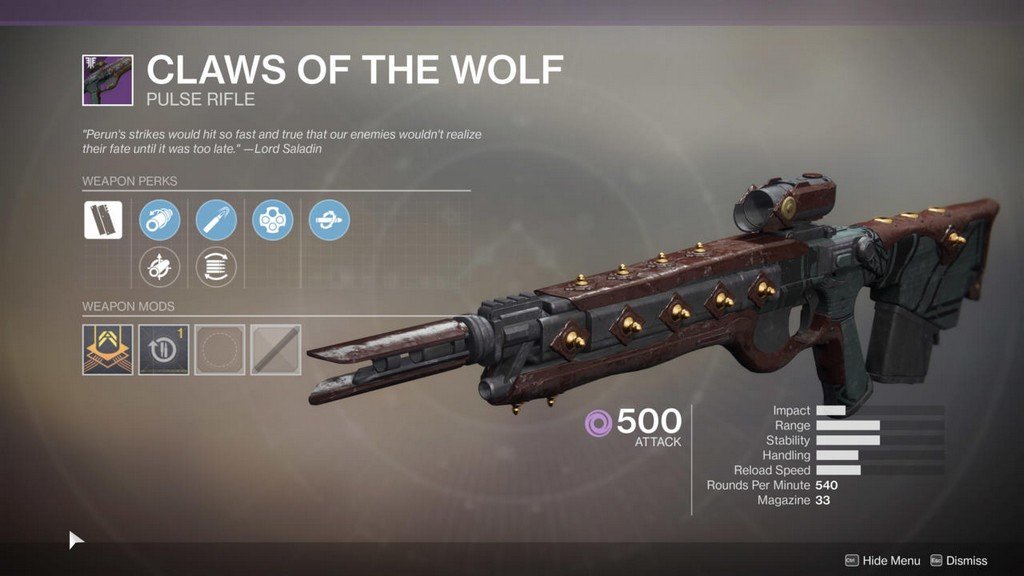Choose the lower barrel perk with crosshair arrows

point(159,268)
